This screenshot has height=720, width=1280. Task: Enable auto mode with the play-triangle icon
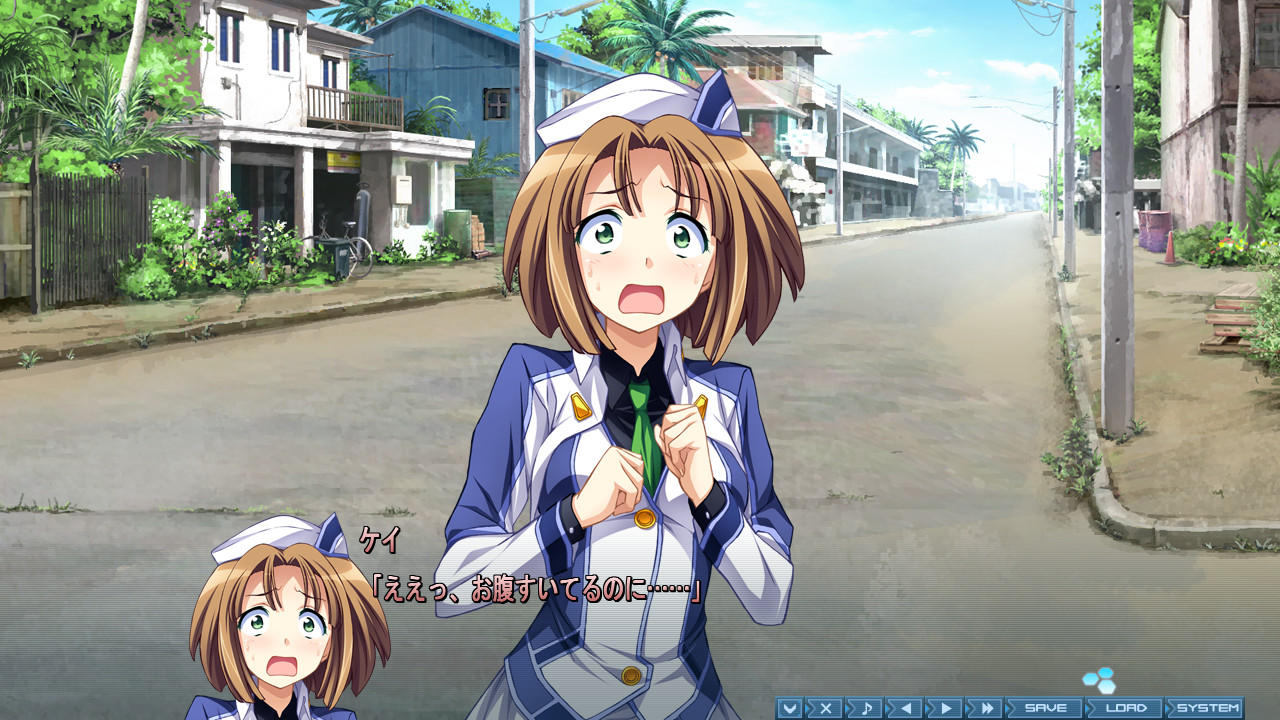tap(945, 707)
